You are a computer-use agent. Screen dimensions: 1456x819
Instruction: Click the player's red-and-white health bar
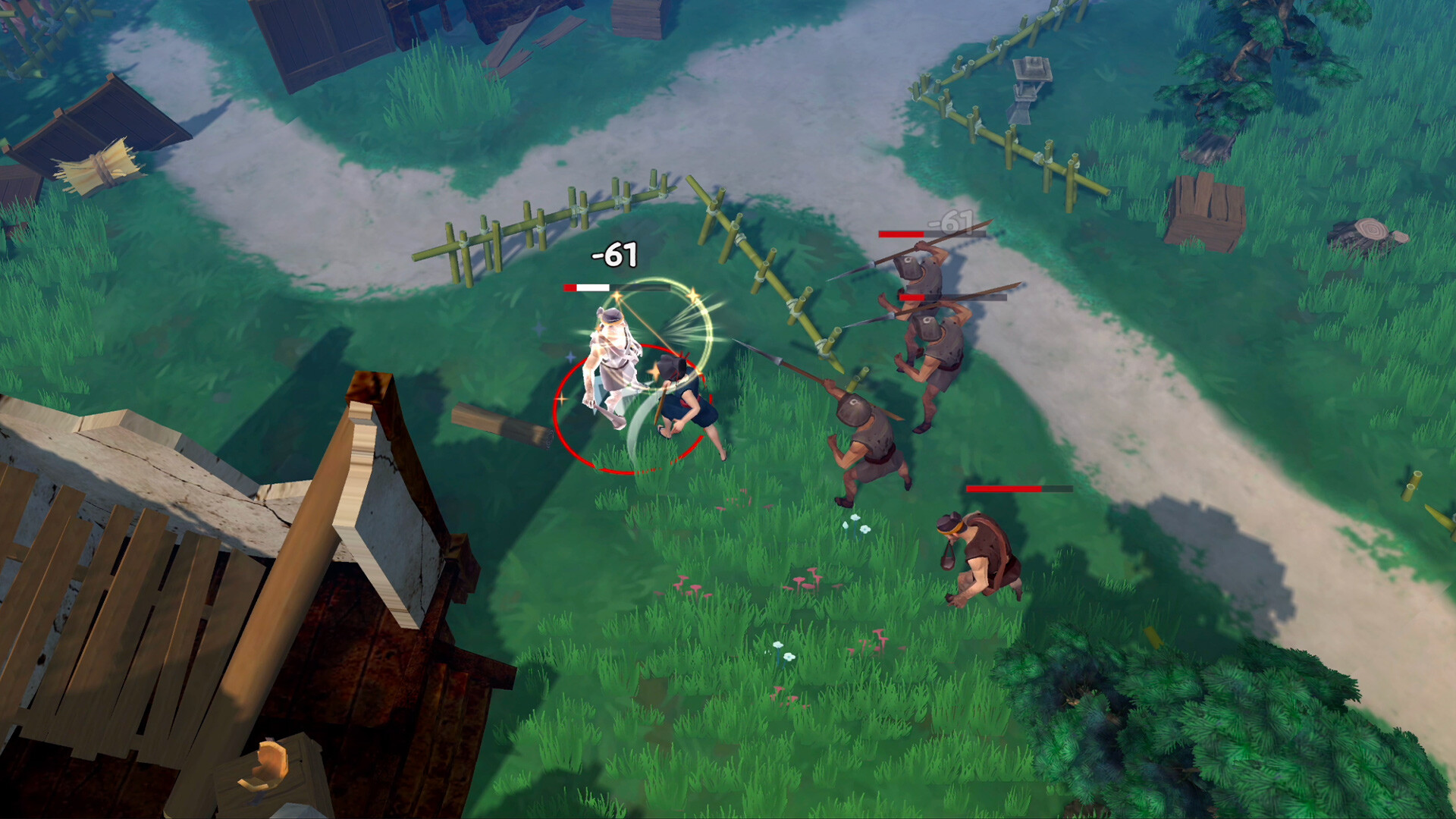588,288
